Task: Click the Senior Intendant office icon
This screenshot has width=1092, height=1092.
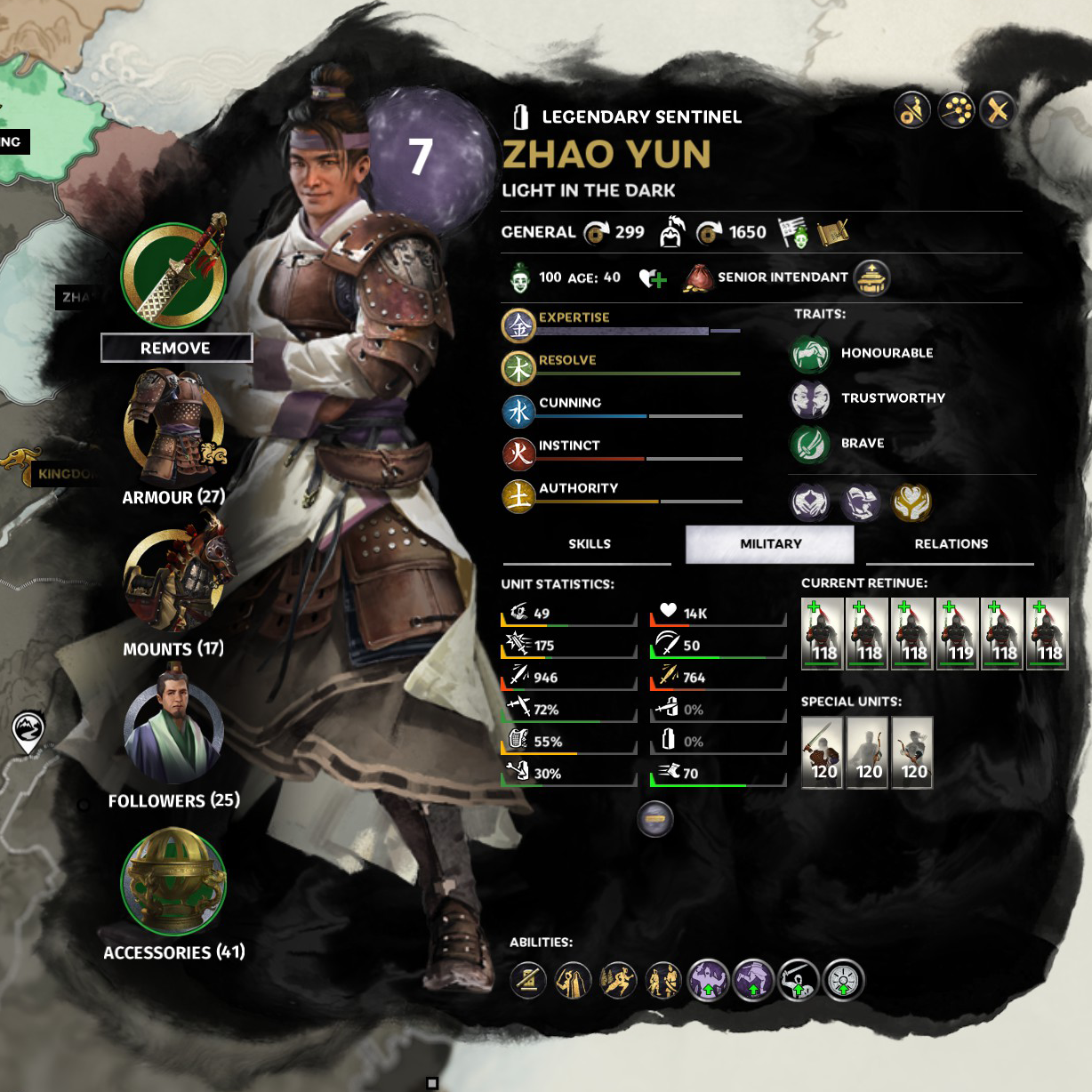Action: [x=871, y=278]
